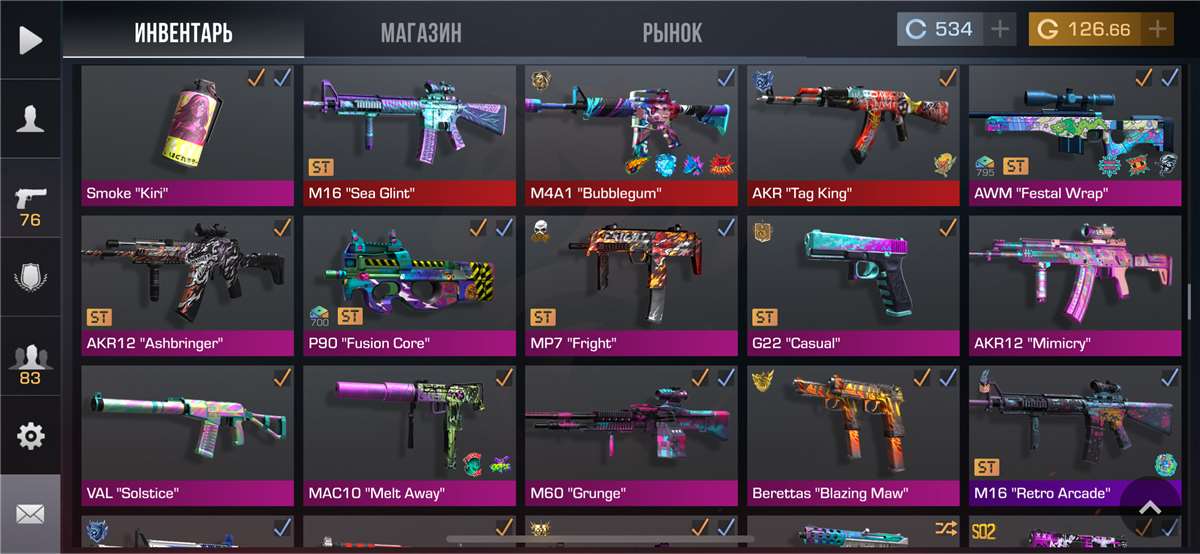Open the player profile icon
1200x554 pixels.
pos(30,119)
